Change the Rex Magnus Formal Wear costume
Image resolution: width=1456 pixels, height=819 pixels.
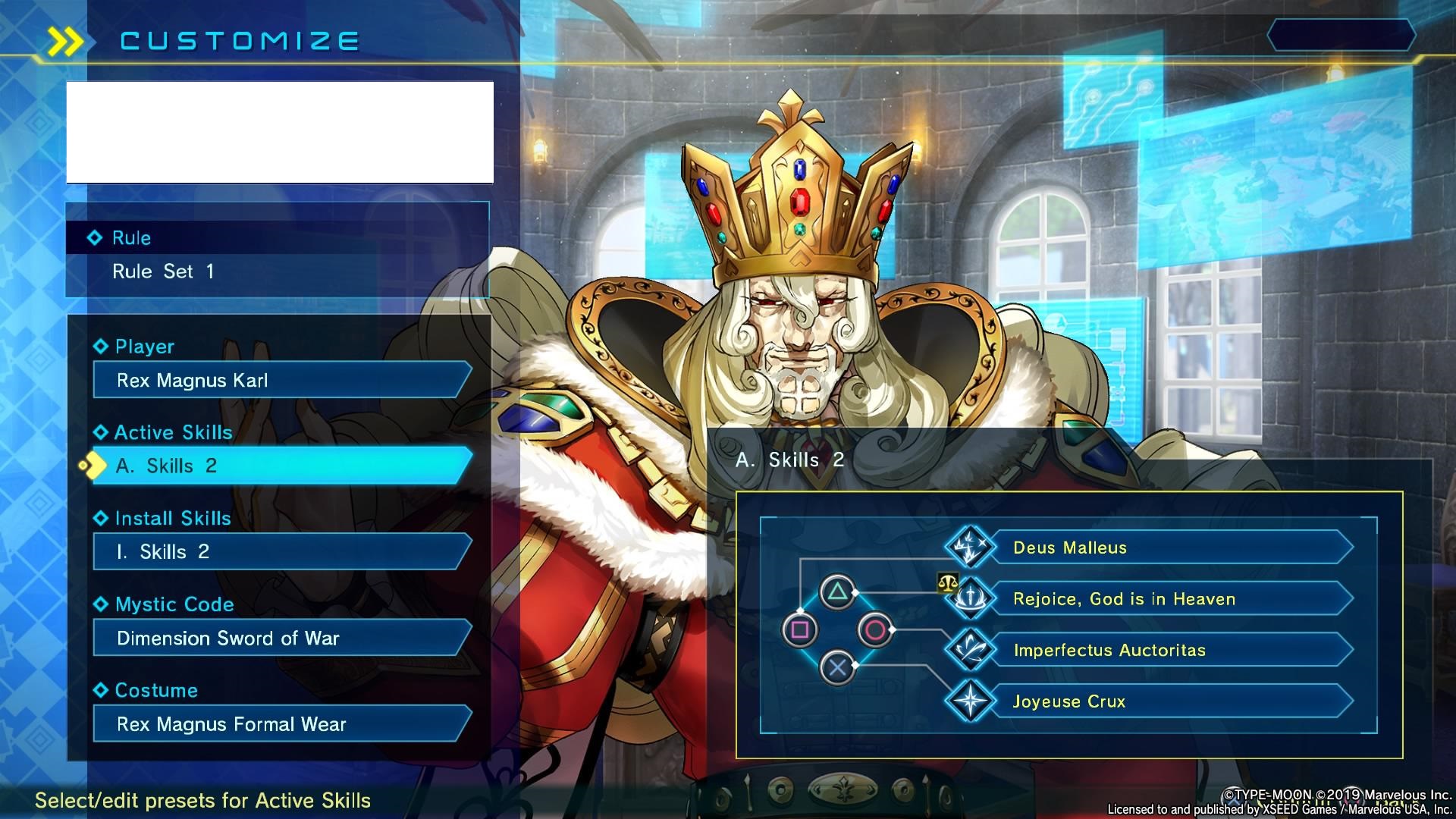coord(281,724)
